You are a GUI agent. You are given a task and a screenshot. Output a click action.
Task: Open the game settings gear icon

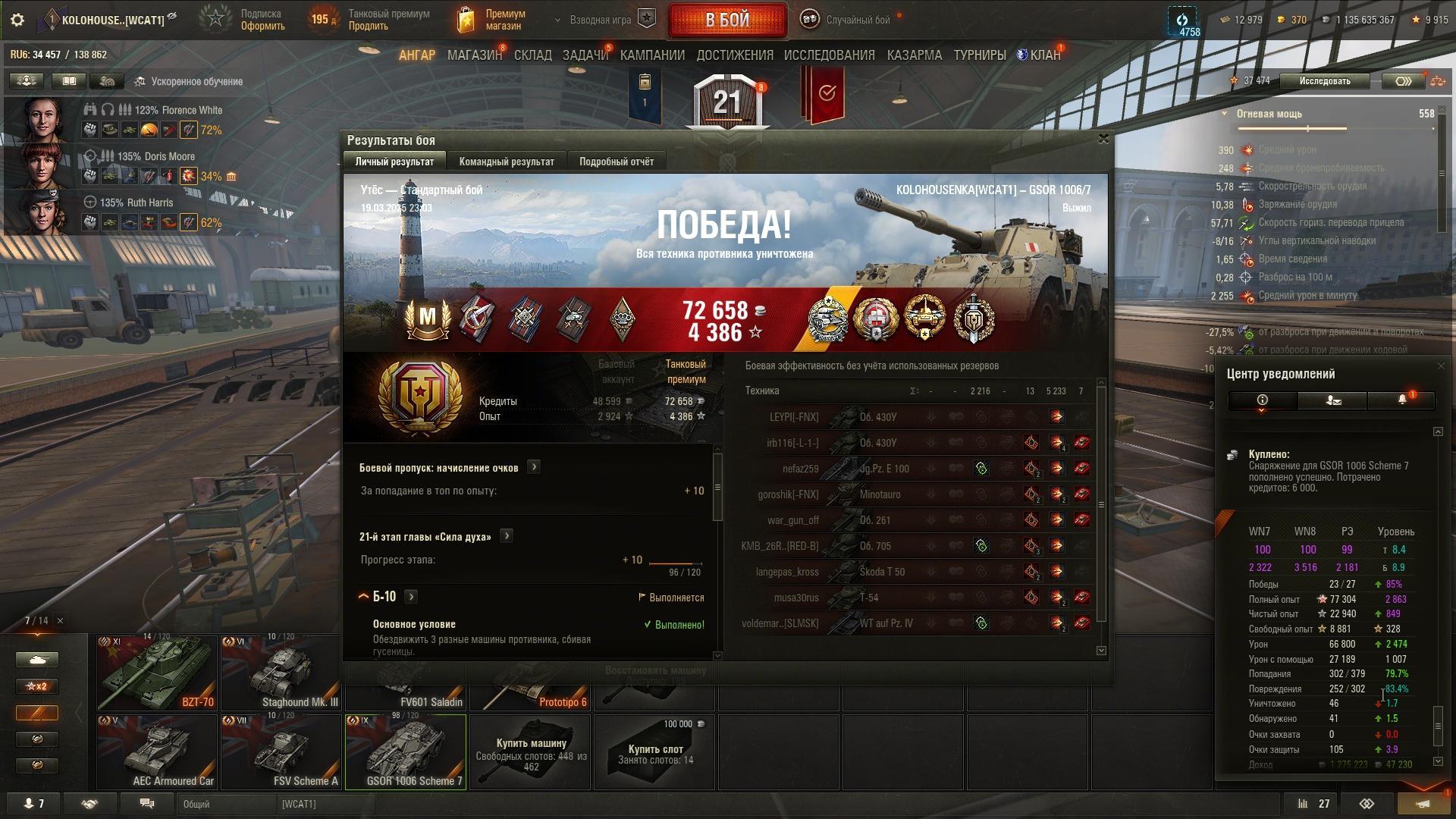(17, 20)
